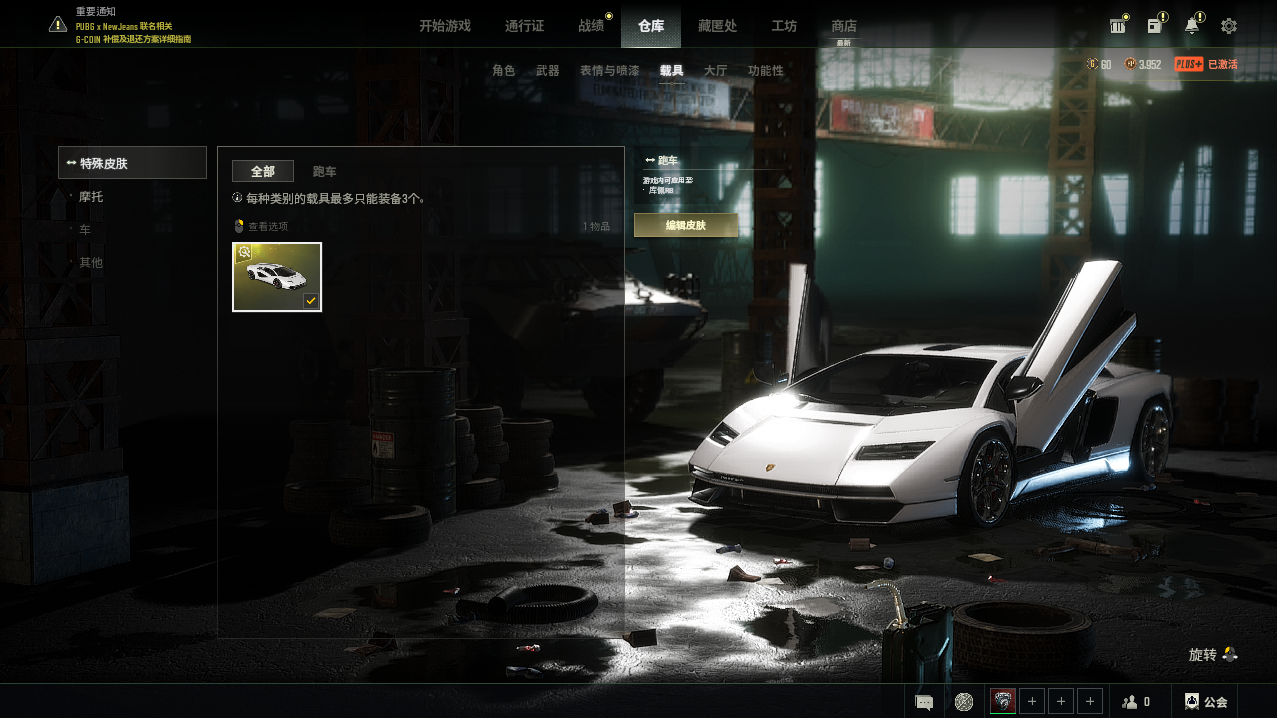Switch to the 角色 character tab
This screenshot has height=718, width=1277.
pos(504,71)
